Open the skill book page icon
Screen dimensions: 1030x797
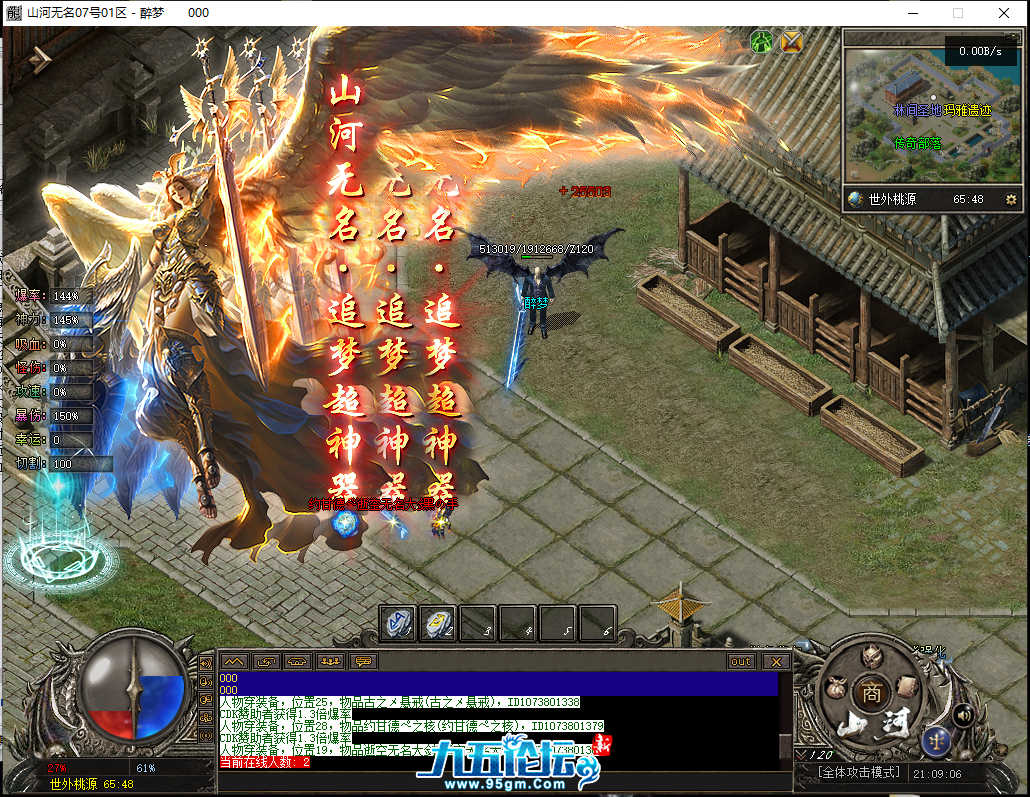[906, 685]
